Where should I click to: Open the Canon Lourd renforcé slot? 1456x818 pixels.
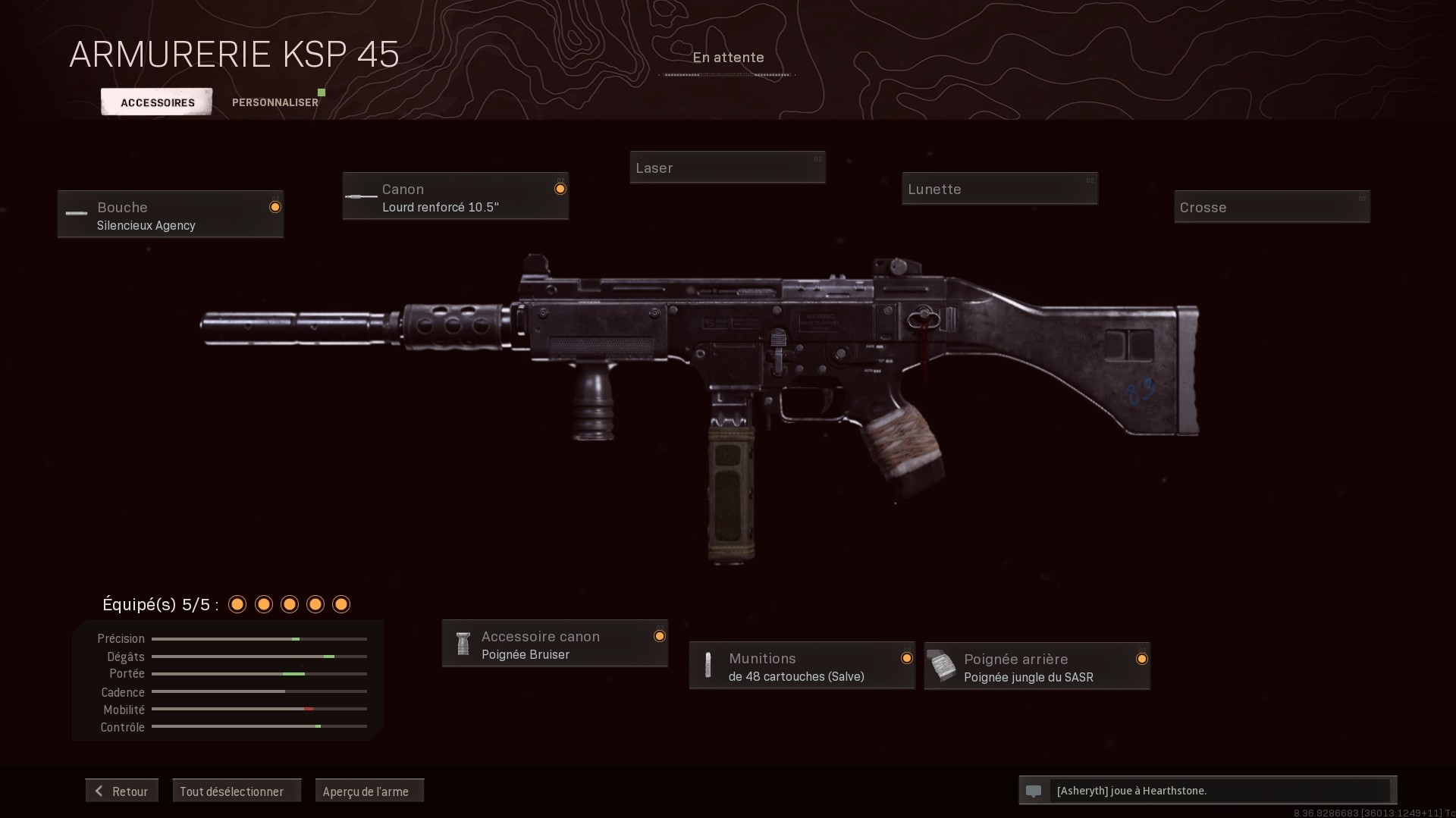455,196
